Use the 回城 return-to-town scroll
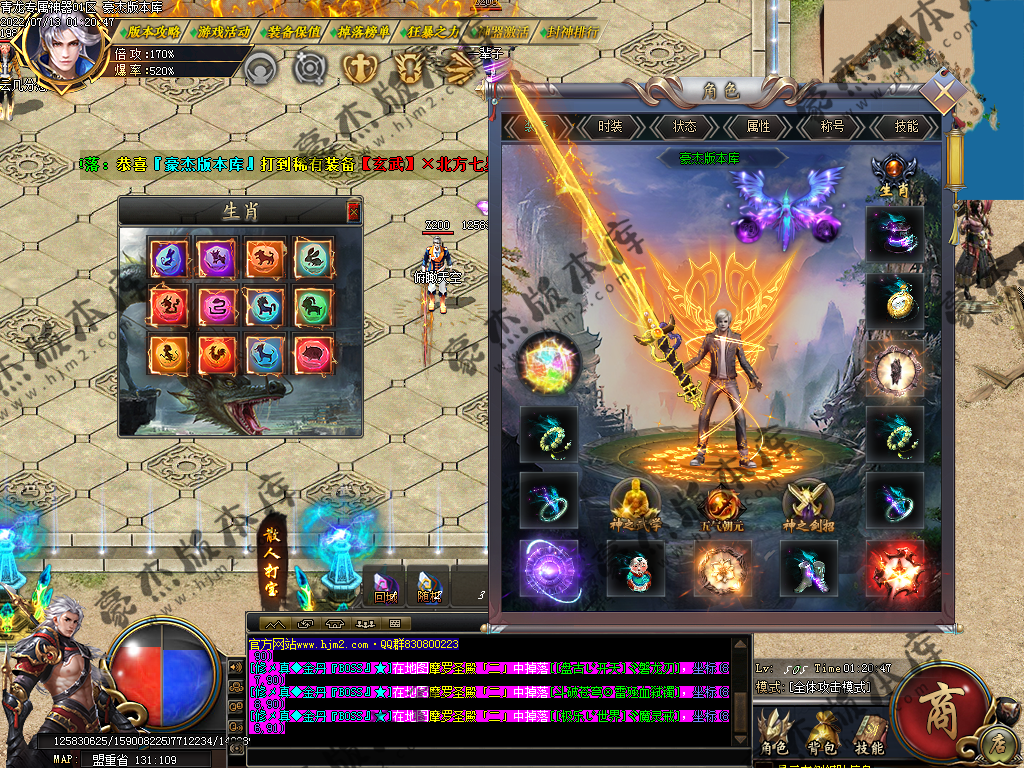This screenshot has height=768, width=1024. tap(385, 585)
